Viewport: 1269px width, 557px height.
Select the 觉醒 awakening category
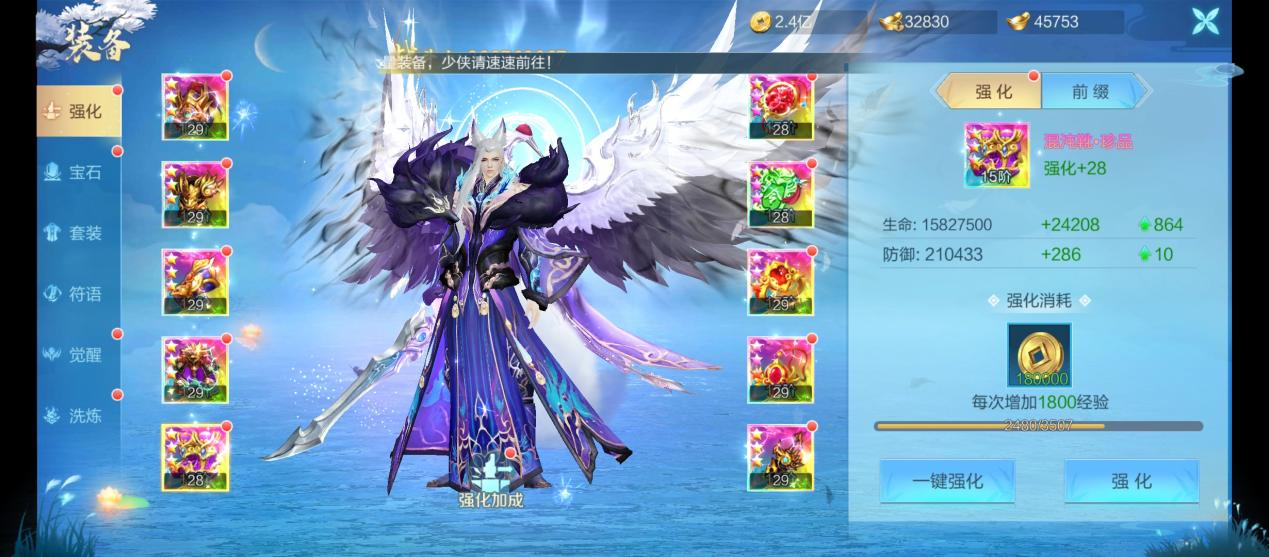click(x=78, y=355)
